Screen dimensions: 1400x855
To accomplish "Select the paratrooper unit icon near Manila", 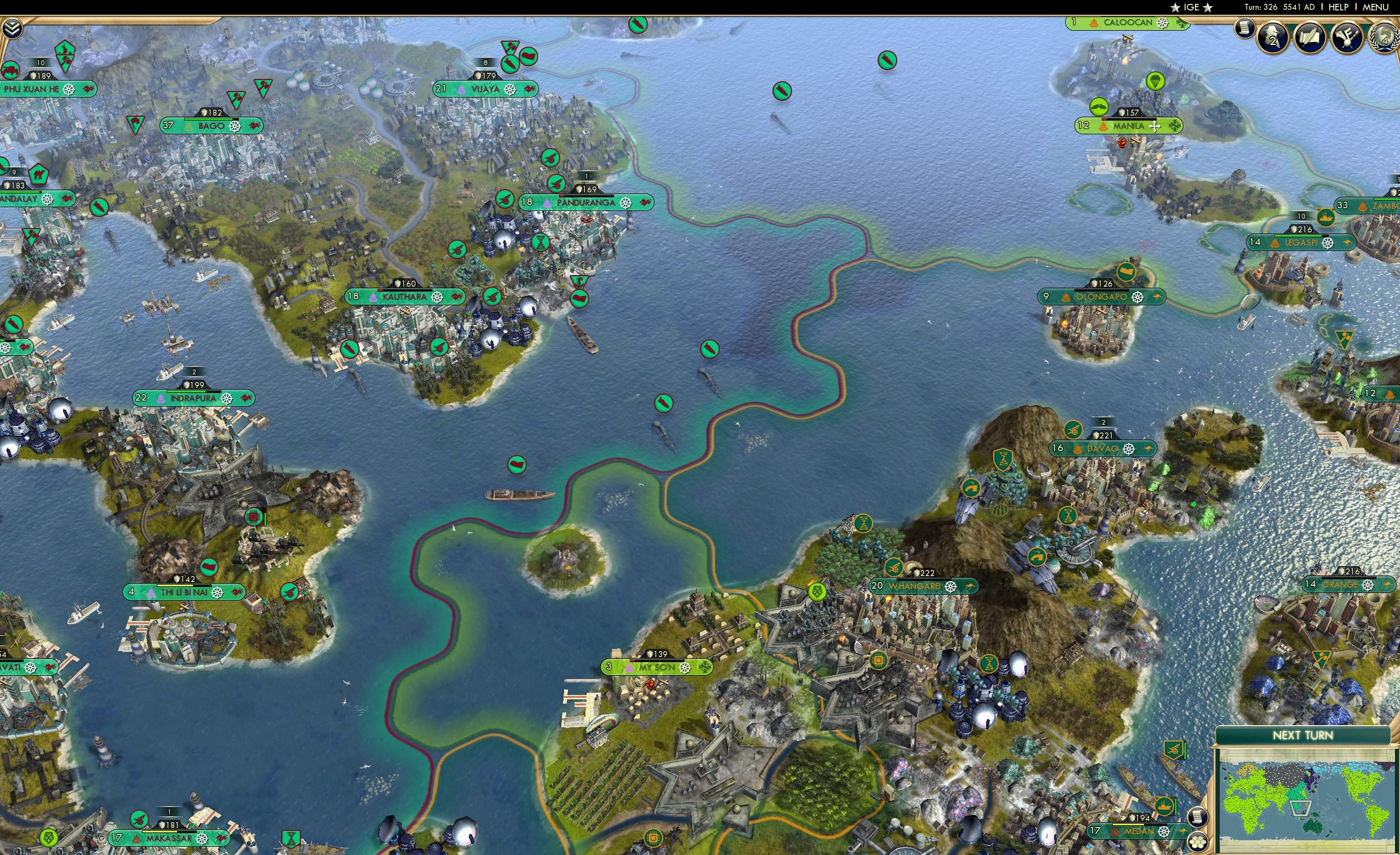I will [1100, 107].
